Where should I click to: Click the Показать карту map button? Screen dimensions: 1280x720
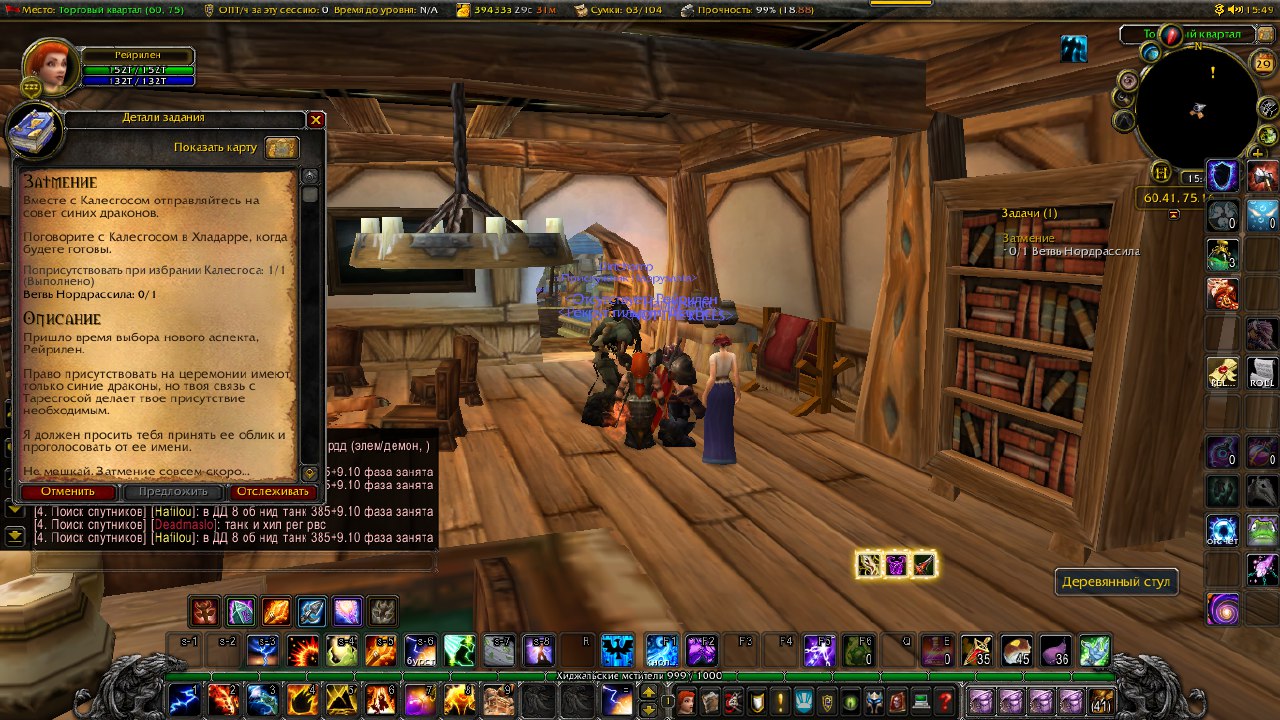tap(282, 148)
